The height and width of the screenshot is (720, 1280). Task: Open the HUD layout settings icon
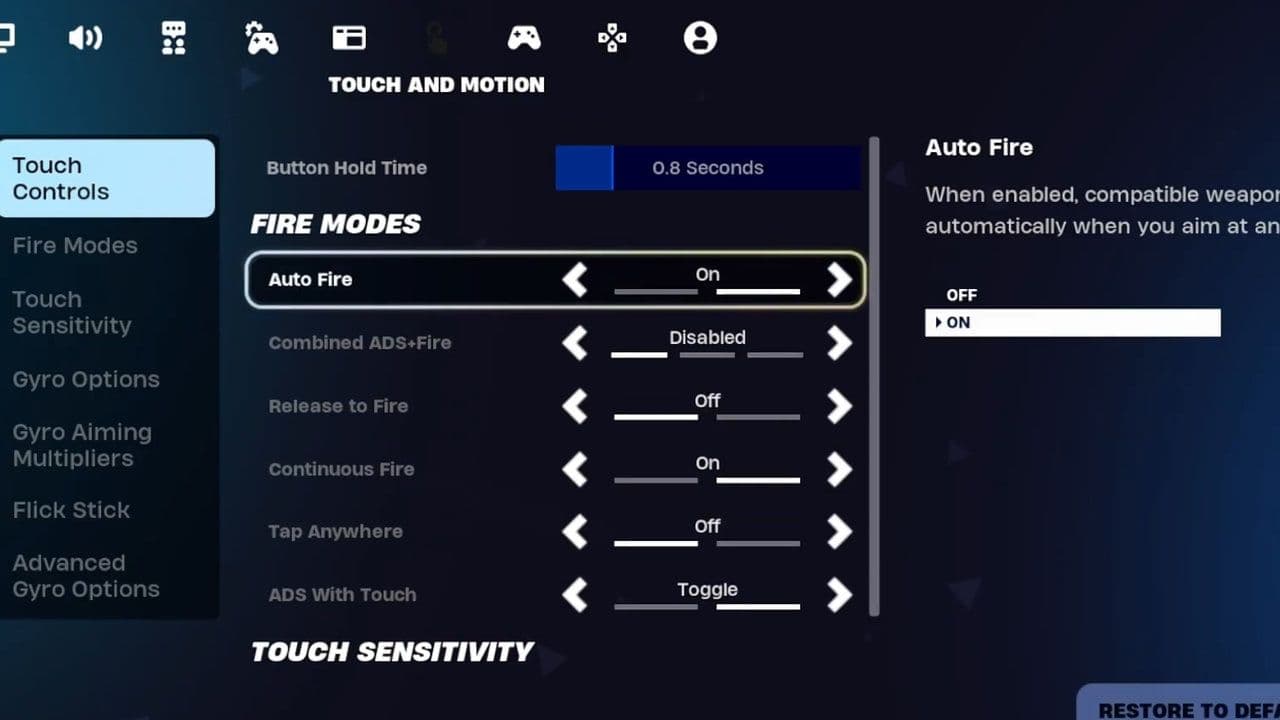coord(348,37)
